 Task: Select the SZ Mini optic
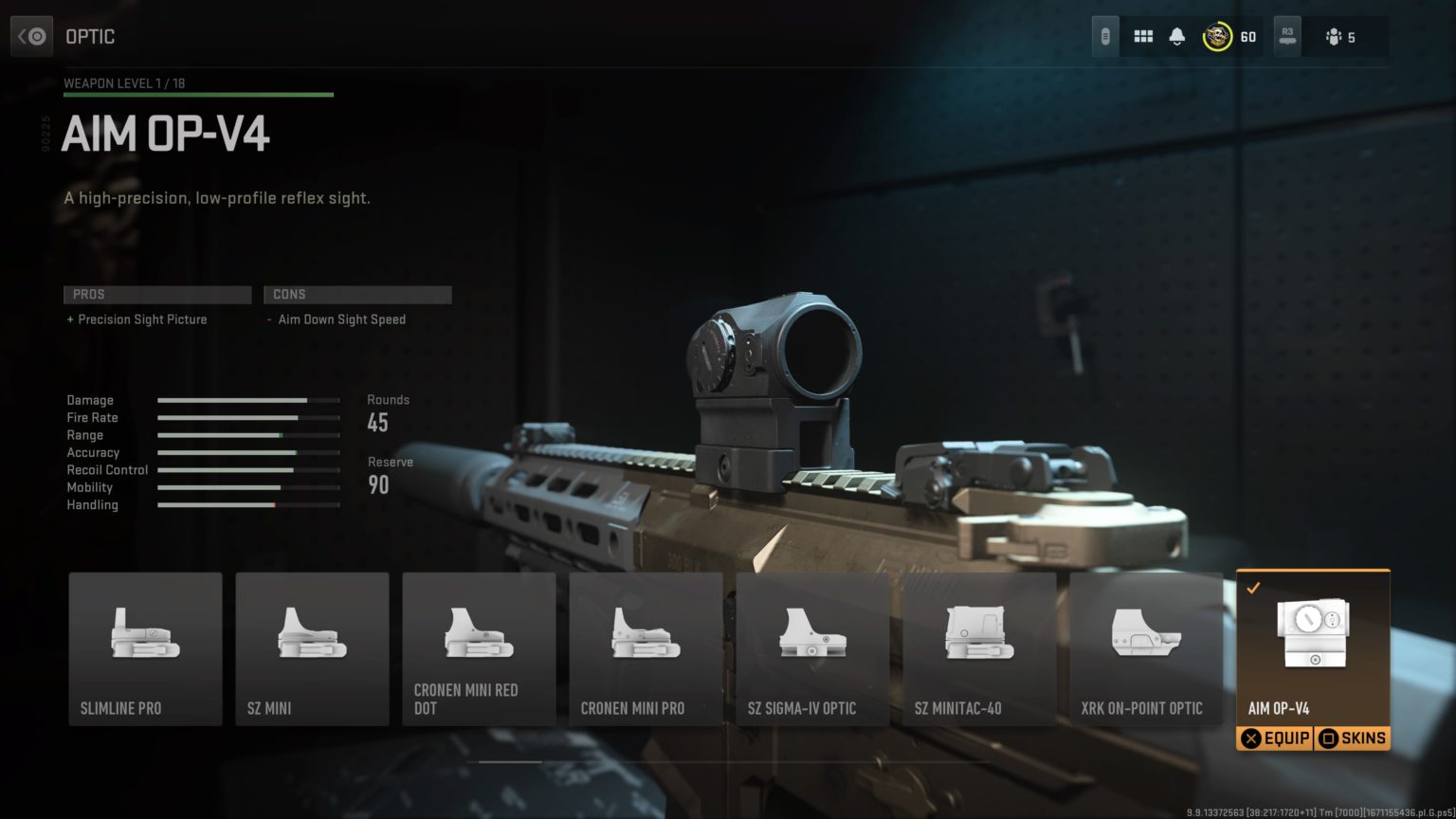(312, 649)
